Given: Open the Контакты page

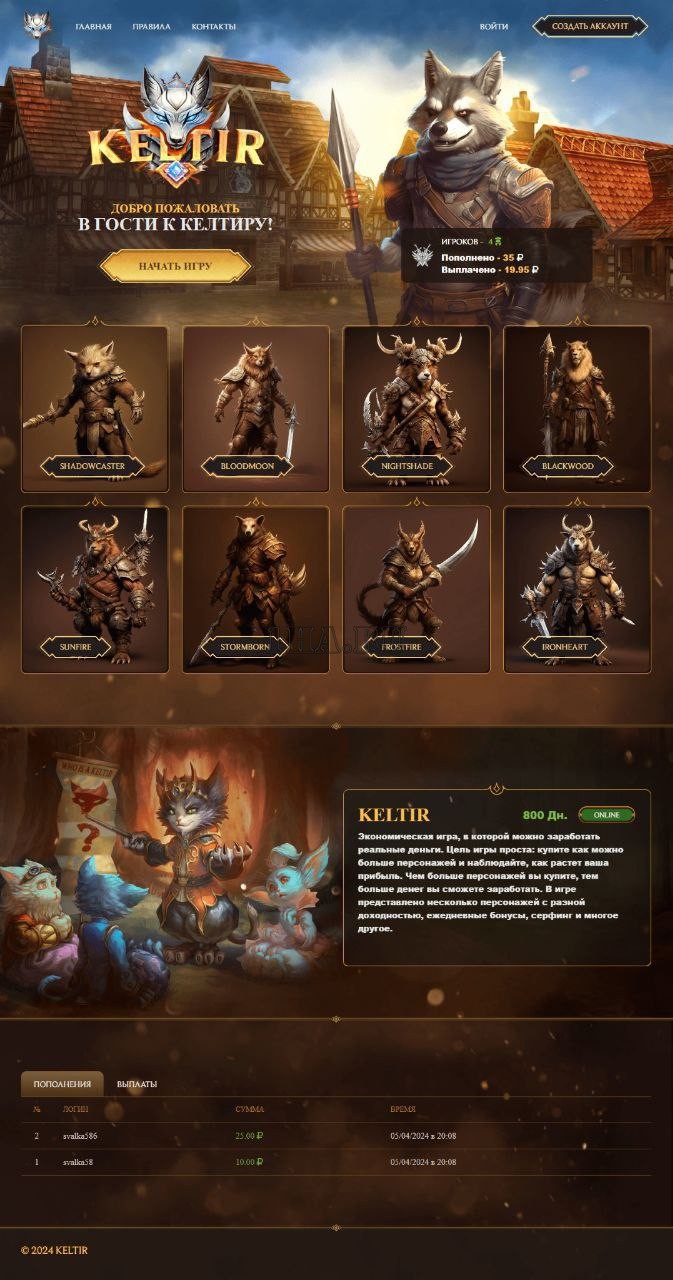Looking at the screenshot, I should (214, 26).
